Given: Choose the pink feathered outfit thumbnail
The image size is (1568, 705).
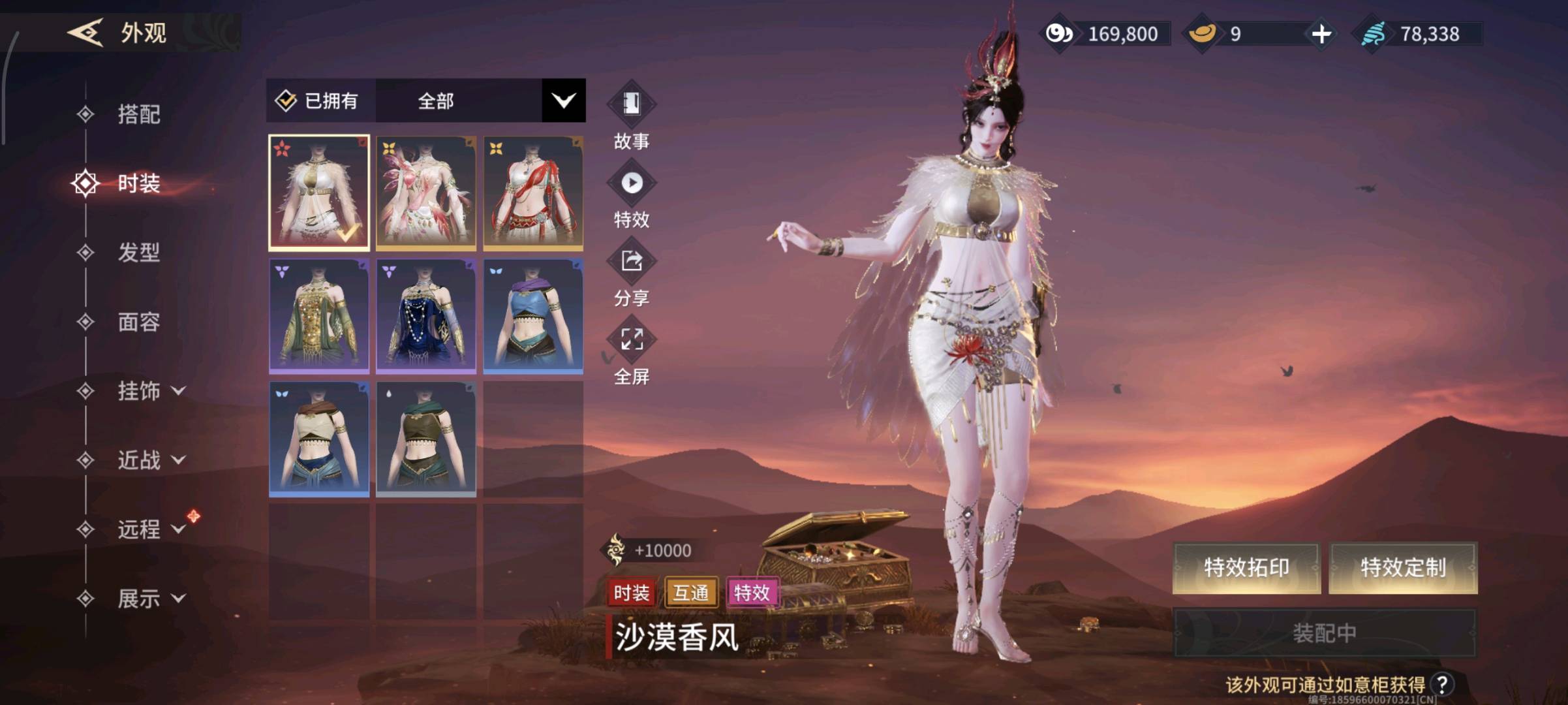Looking at the screenshot, I should click(426, 193).
